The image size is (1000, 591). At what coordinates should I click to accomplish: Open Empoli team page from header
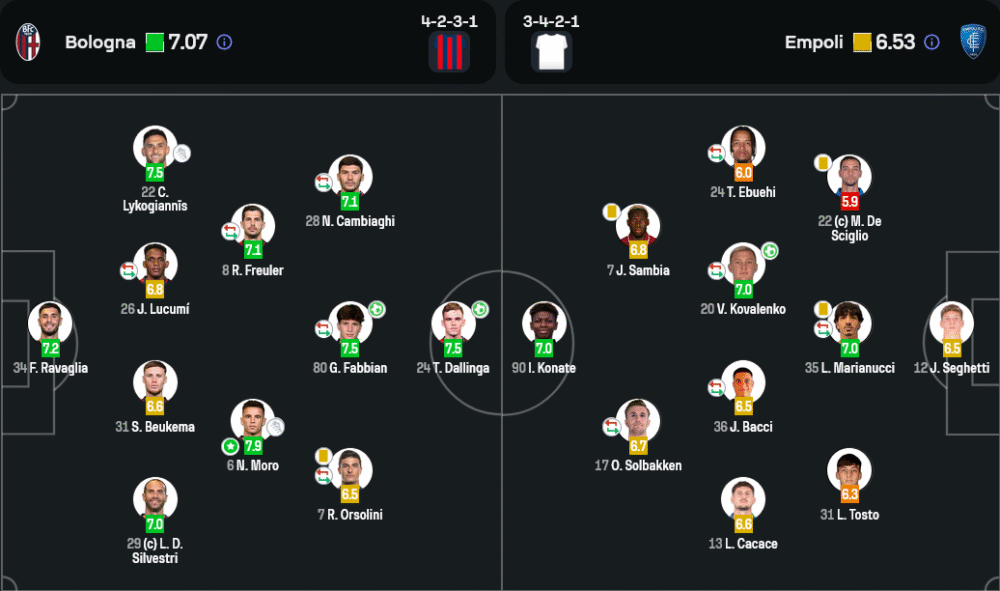click(x=814, y=42)
